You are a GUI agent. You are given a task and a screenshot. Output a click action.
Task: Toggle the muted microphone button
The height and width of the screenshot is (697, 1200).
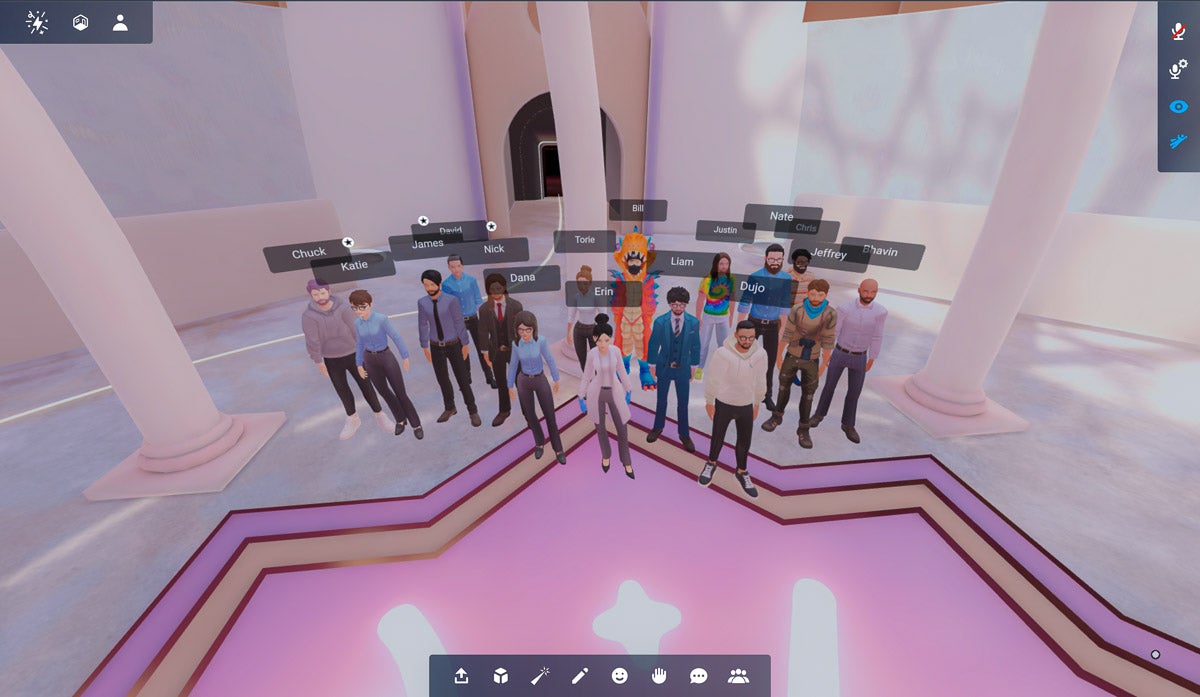pos(1179,30)
